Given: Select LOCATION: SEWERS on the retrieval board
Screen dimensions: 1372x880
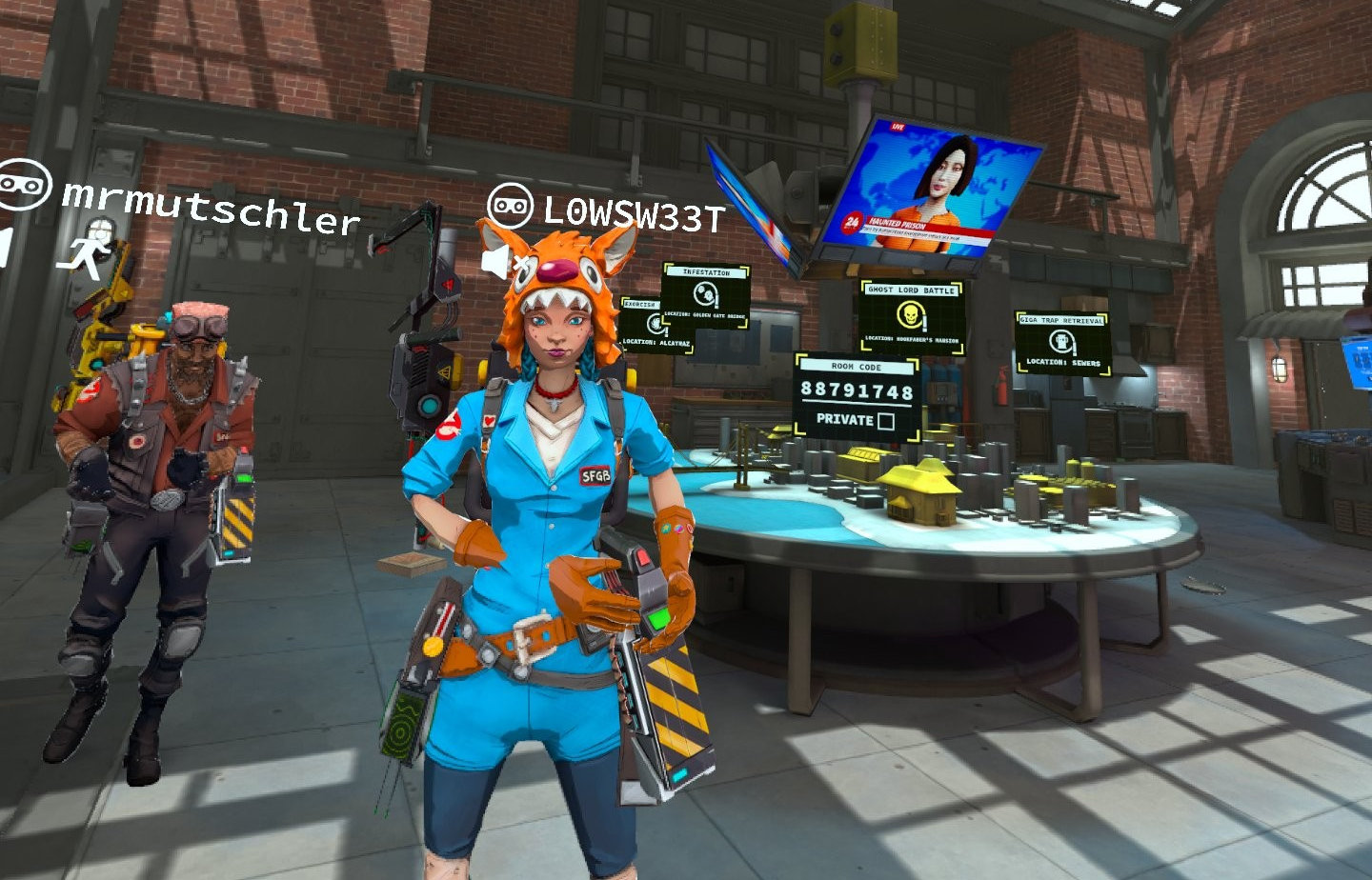Looking at the screenshot, I should (x=1062, y=362).
